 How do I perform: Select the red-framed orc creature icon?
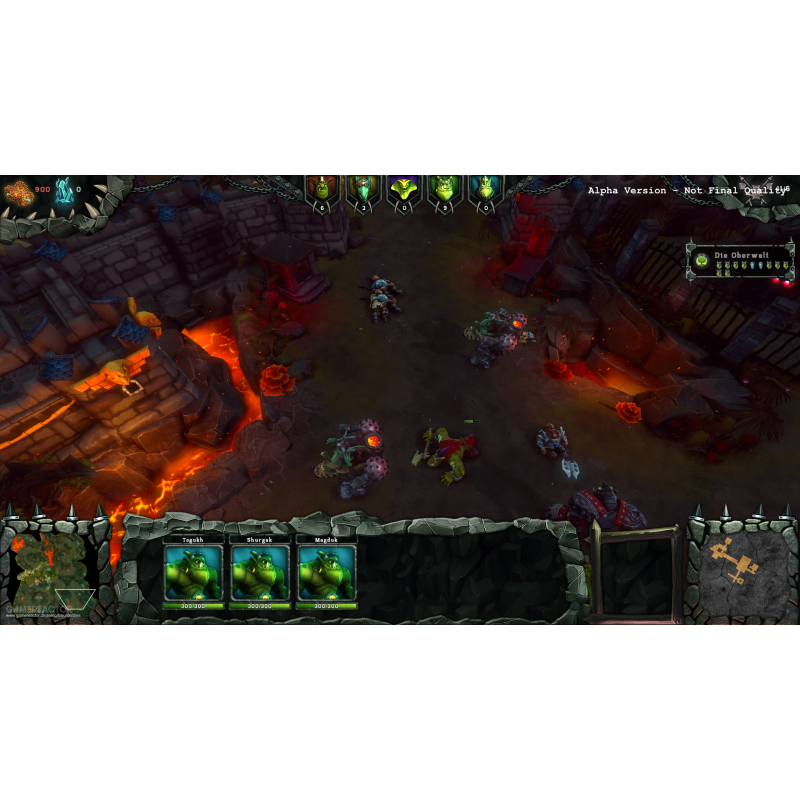point(321,188)
